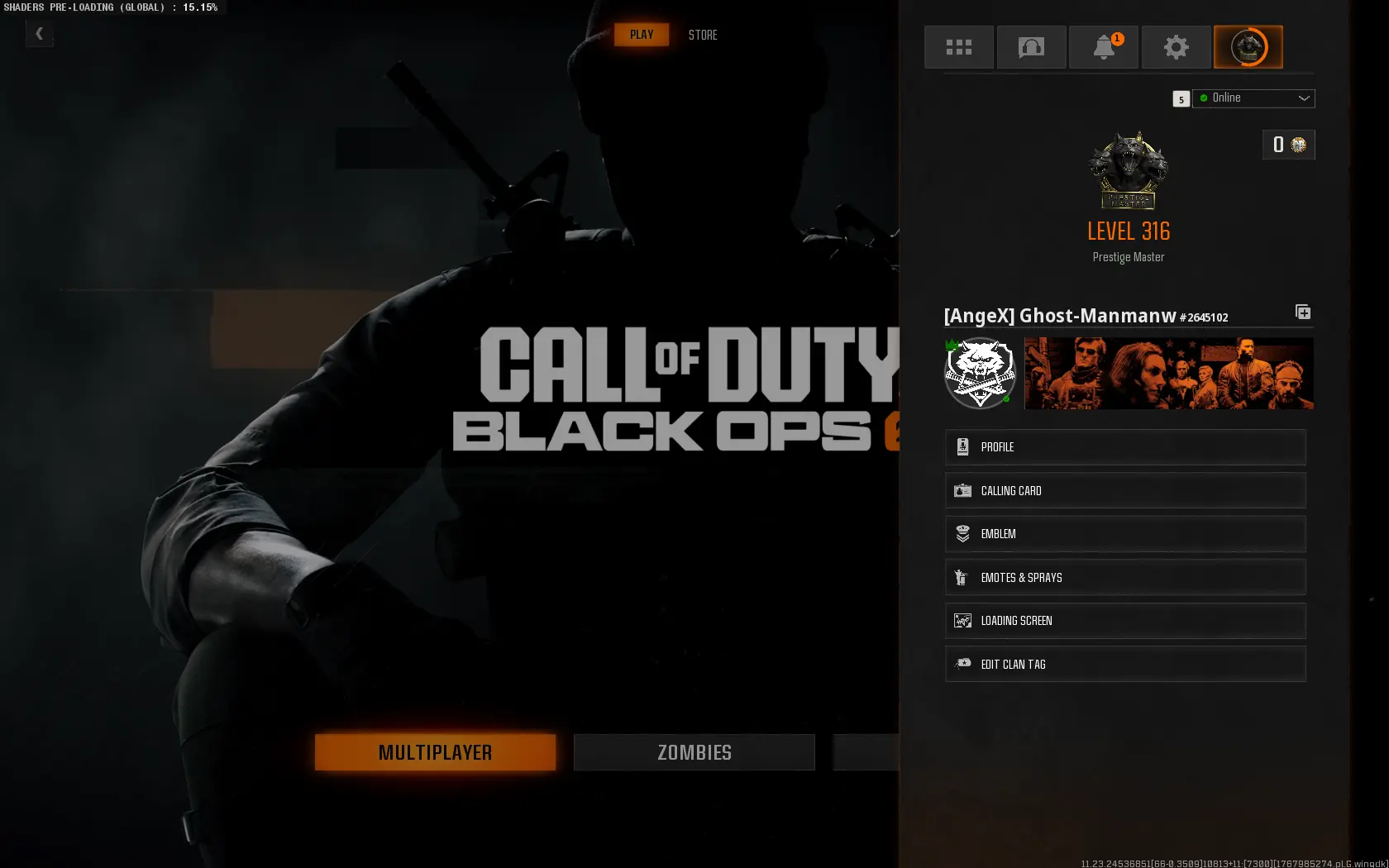1389x868 pixels.
Task: Open the STORE tab
Action: click(702, 35)
